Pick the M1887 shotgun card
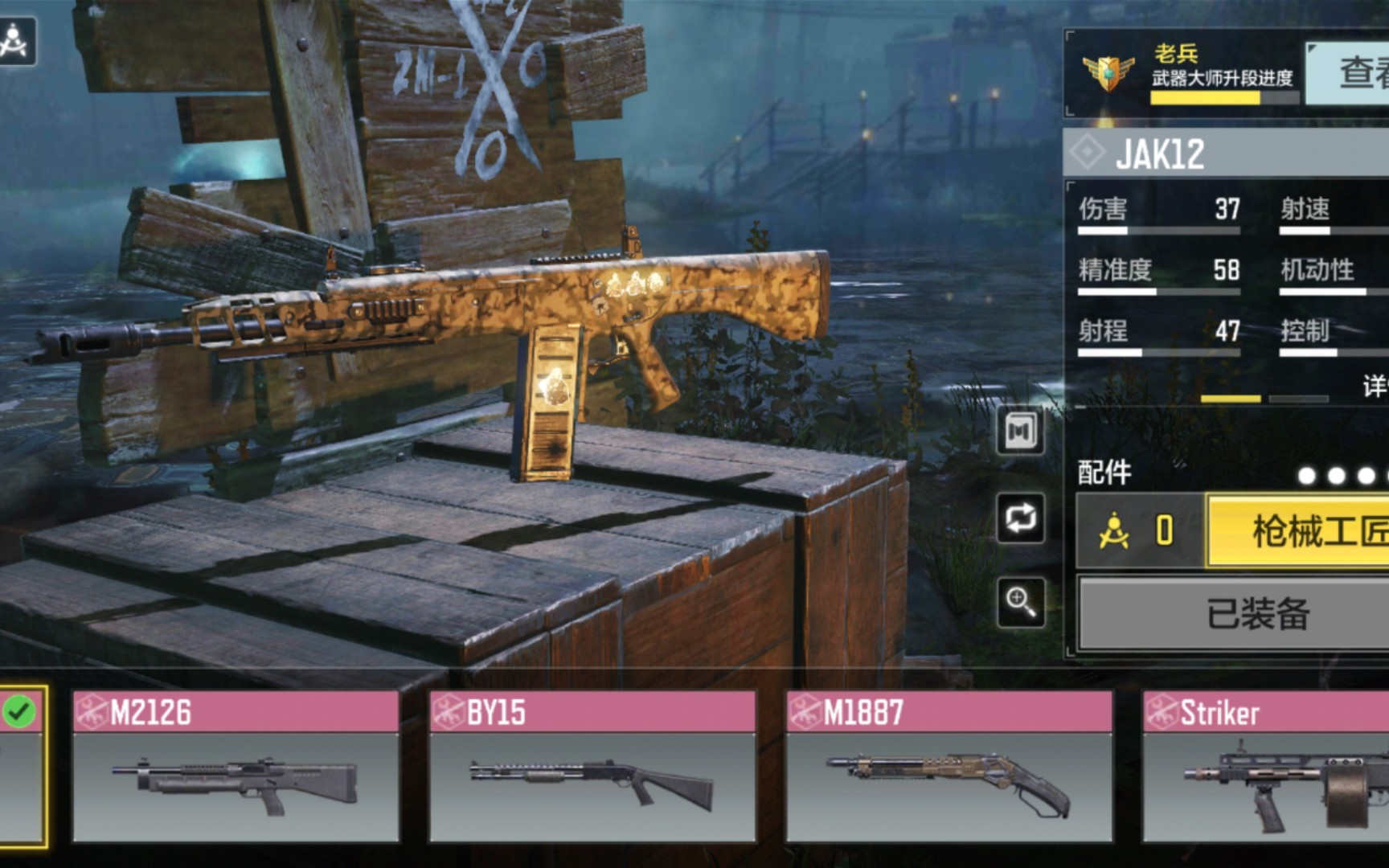The height and width of the screenshot is (868, 1389). [x=949, y=766]
